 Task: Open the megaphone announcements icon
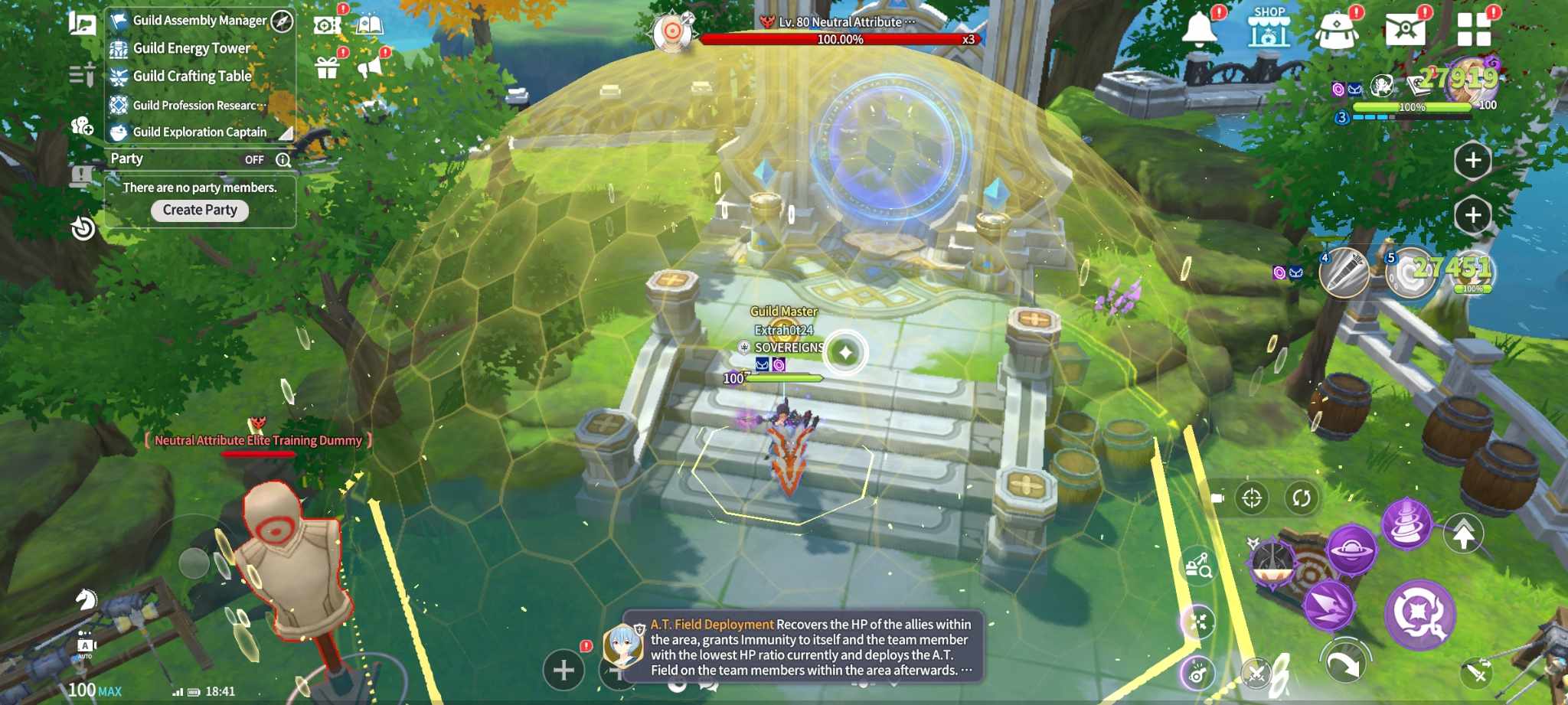[x=370, y=67]
